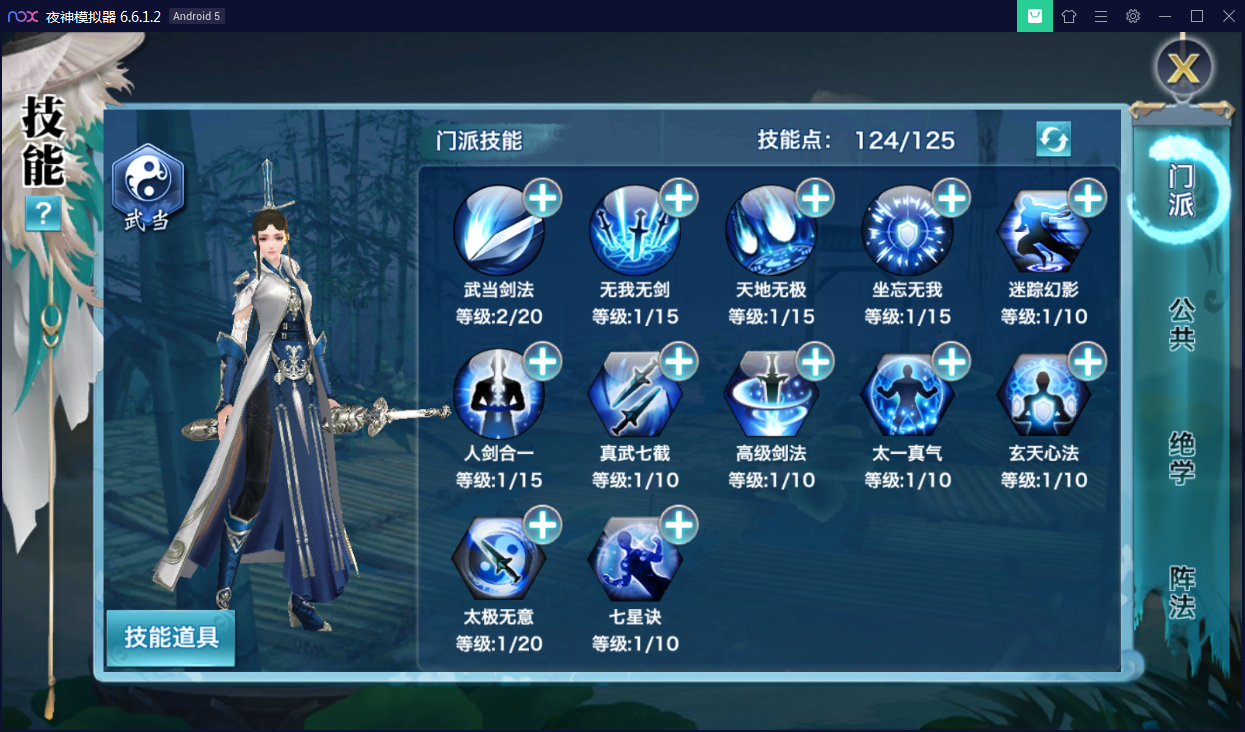Open the Nox emulator settings gear

click(1132, 16)
